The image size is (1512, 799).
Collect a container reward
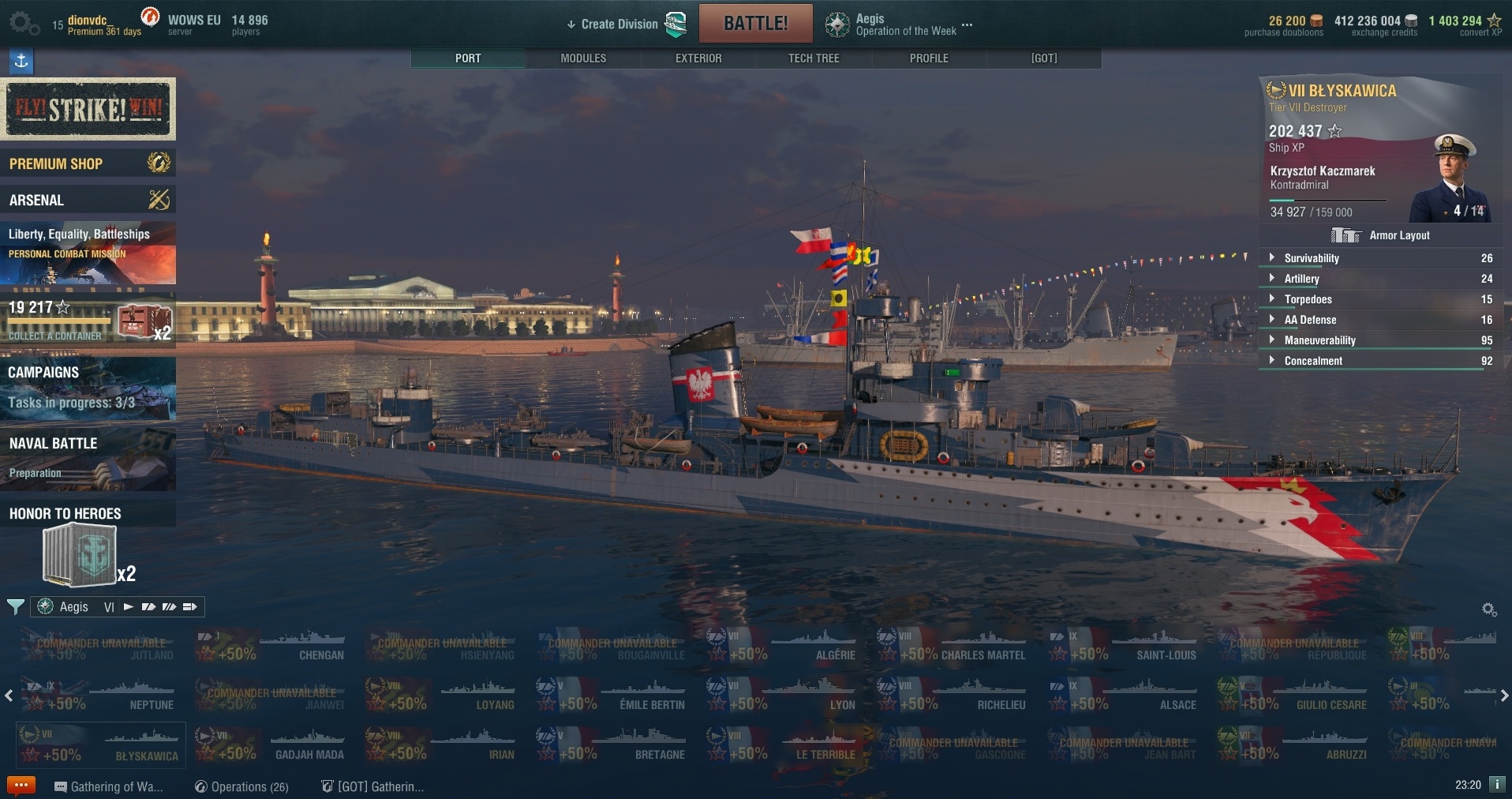88,321
